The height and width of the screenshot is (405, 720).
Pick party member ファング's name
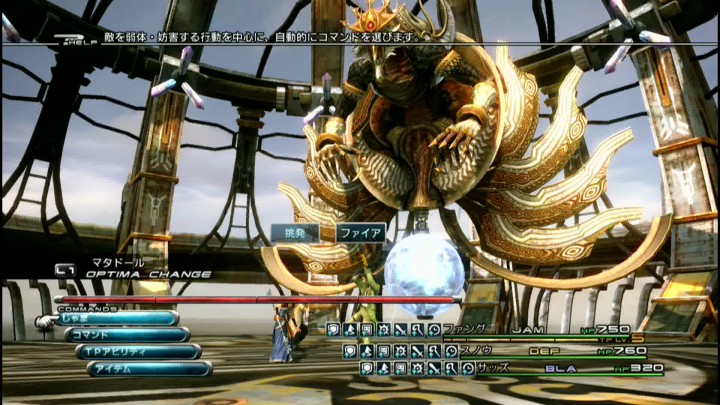[467, 328]
